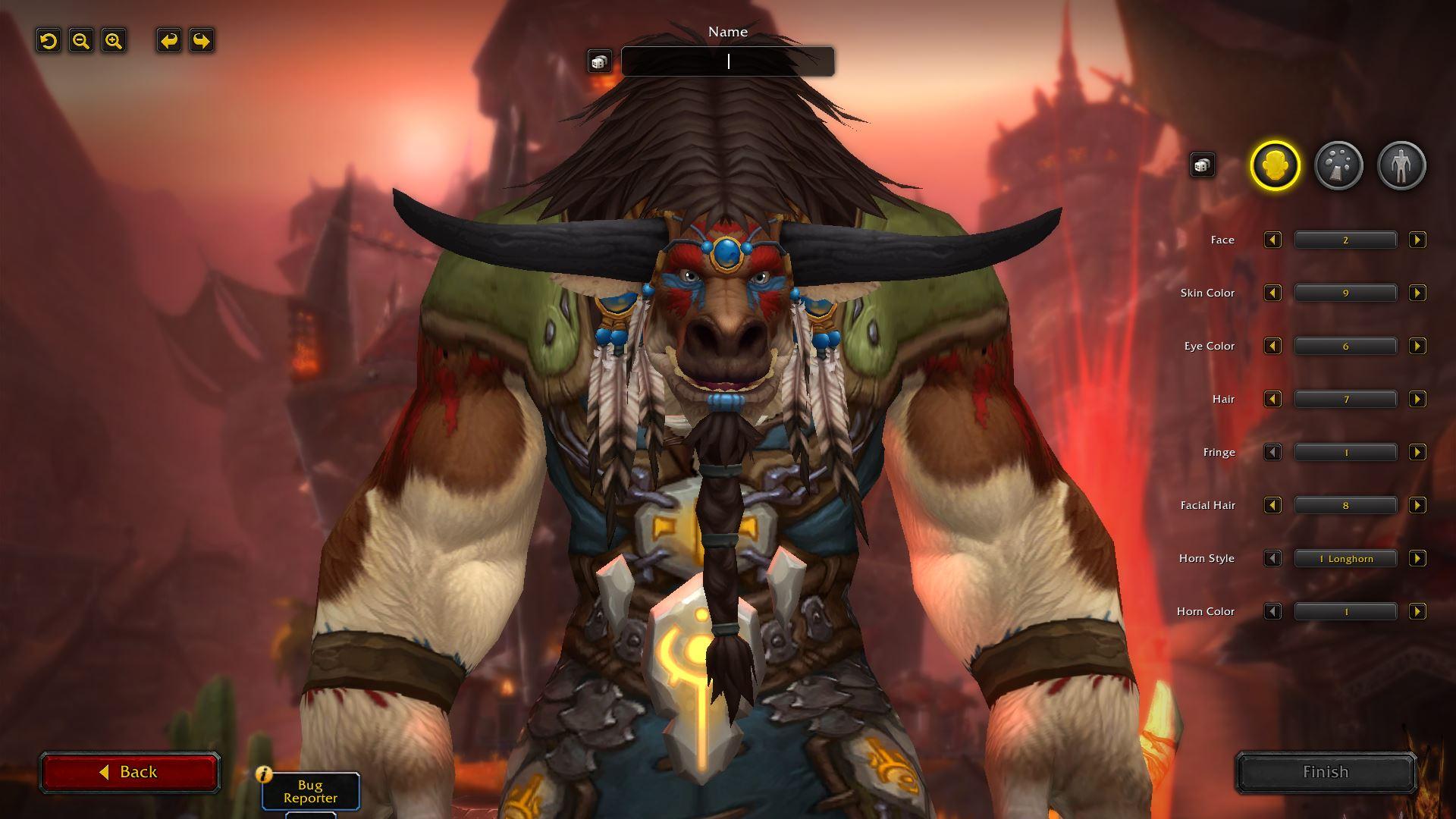This screenshot has width=1456, height=819.
Task: Click the randomize appearance dice icon
Action: [1202, 164]
